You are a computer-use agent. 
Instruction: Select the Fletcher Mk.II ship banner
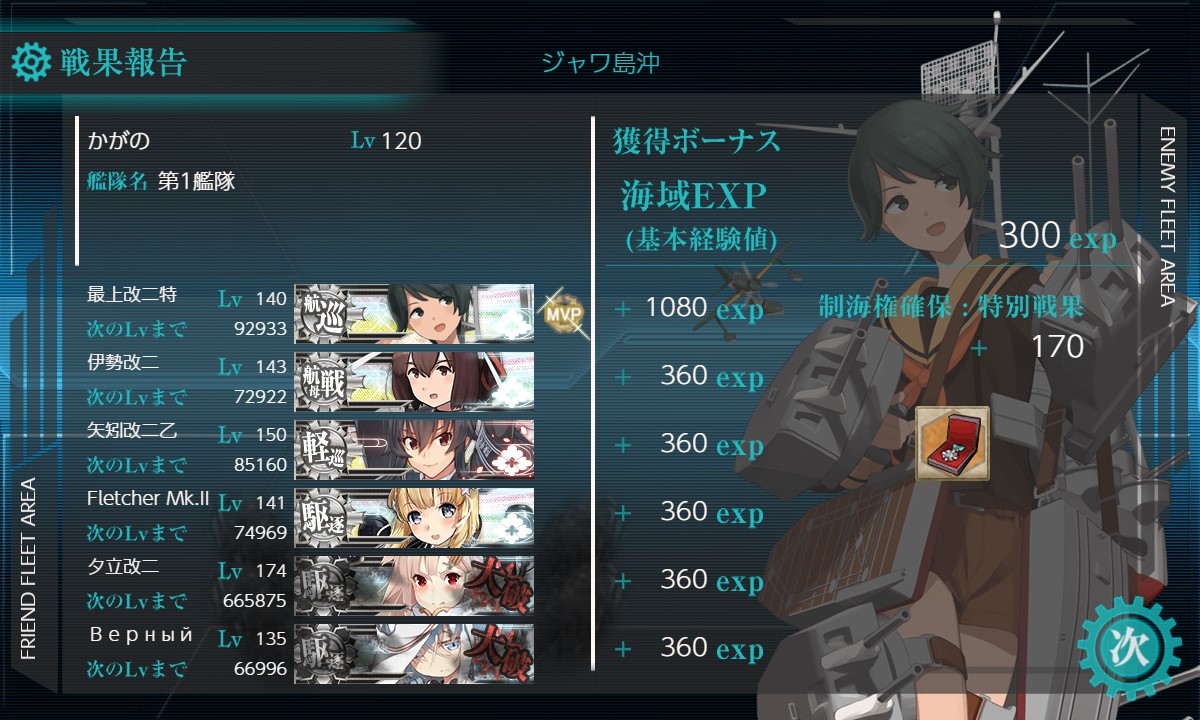coord(414,517)
